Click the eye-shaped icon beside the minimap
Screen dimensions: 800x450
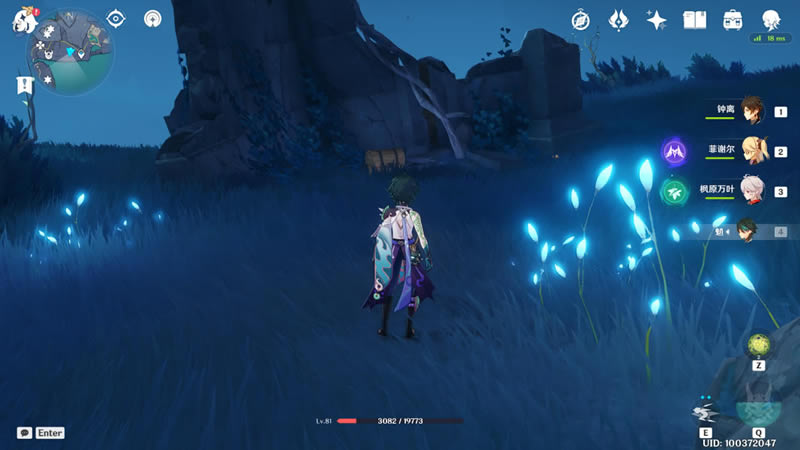pyautogui.click(x=116, y=19)
